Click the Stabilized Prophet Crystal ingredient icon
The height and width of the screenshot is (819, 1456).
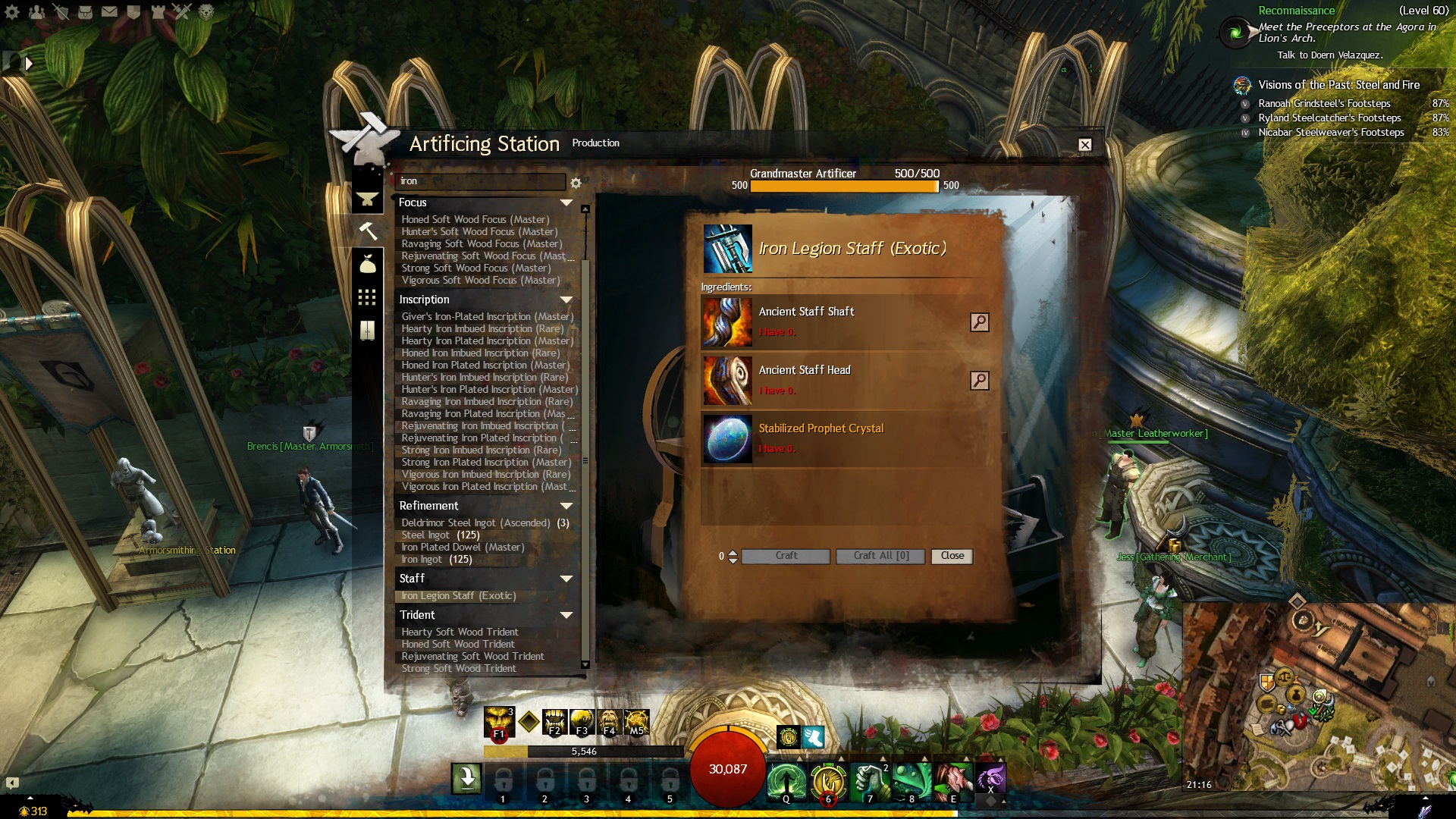pos(727,439)
